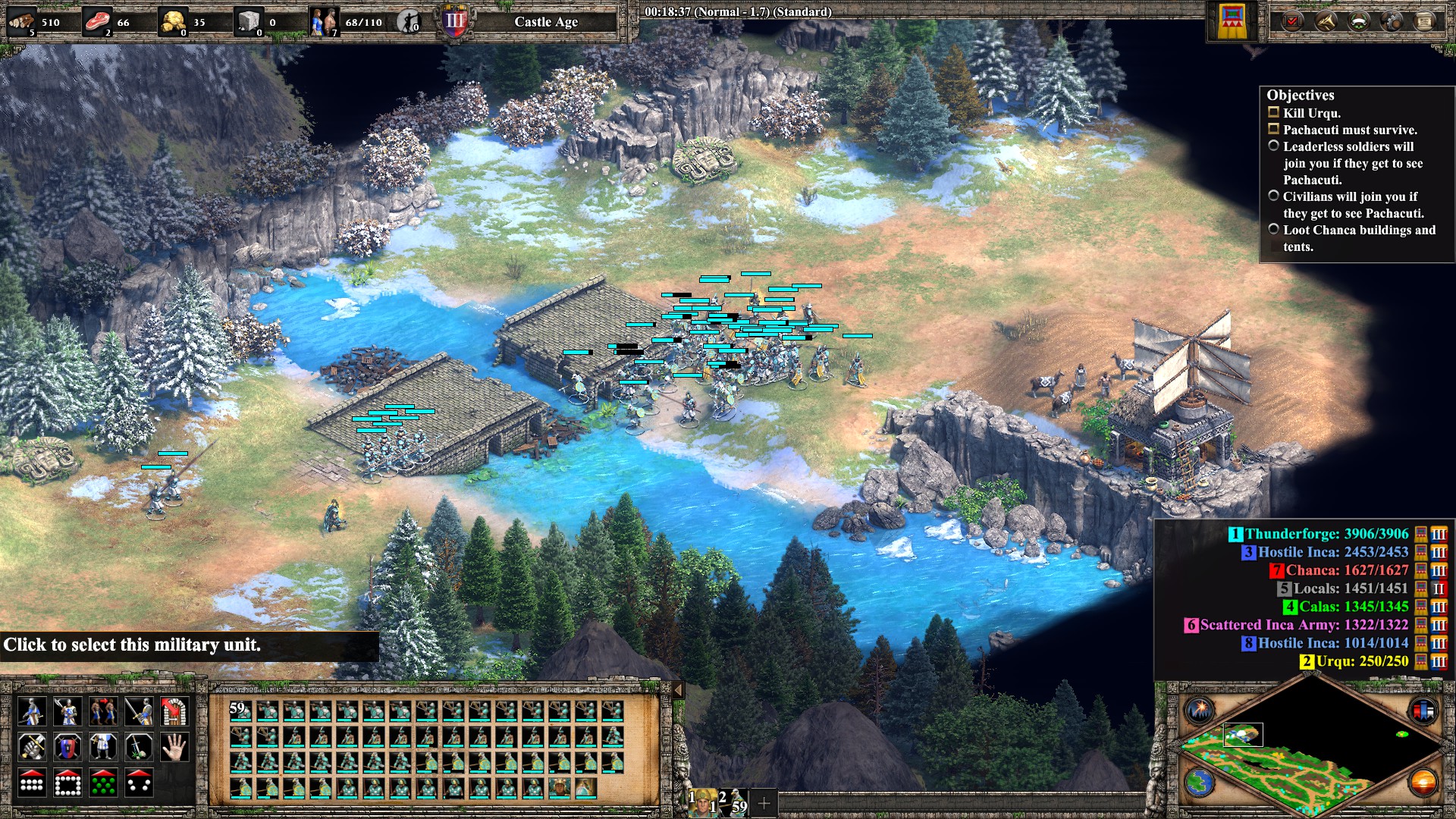Add a new control group with plus button
This screenshot has width=1456, height=819.
pos(764,802)
